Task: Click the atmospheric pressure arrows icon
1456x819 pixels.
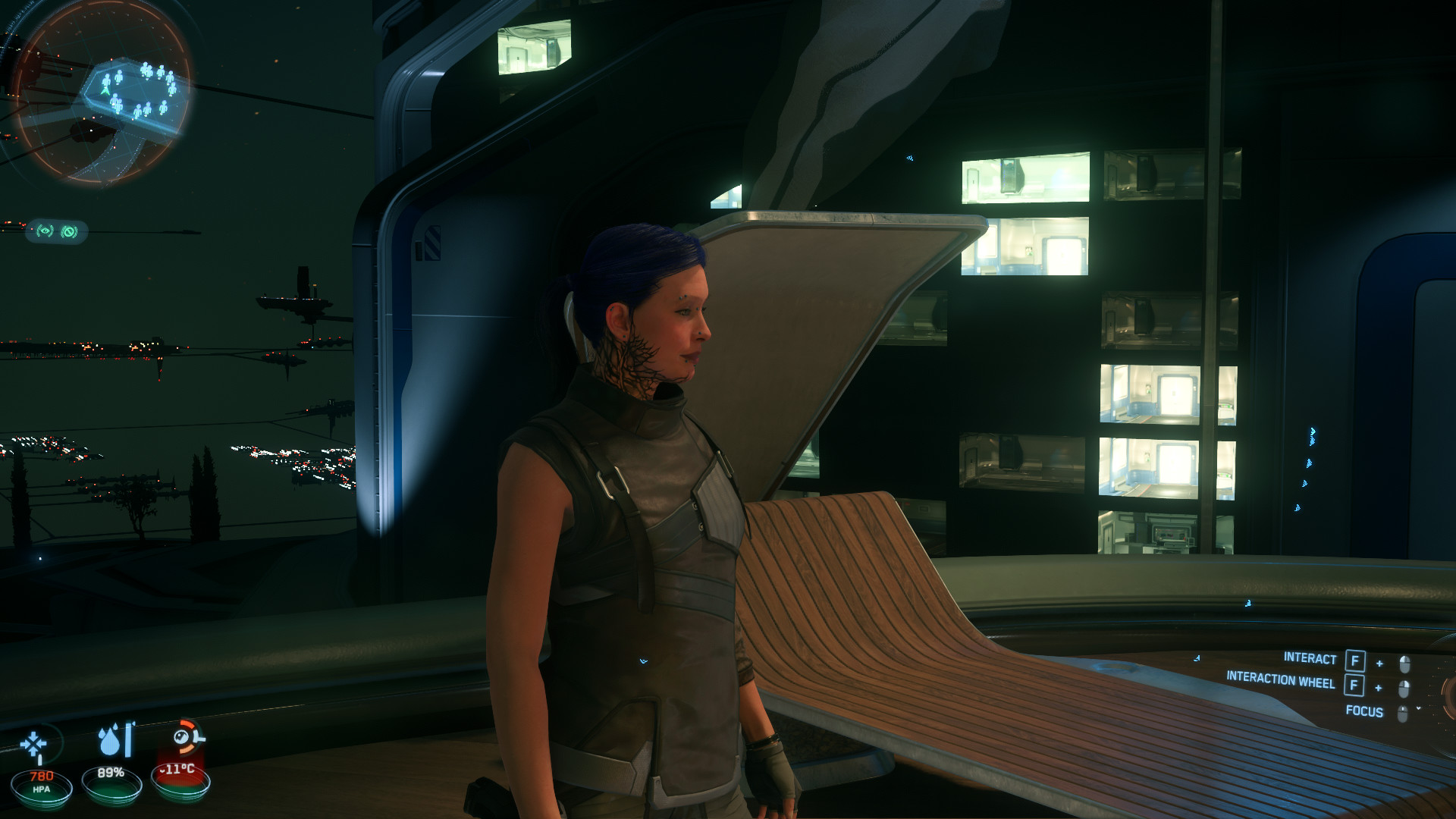Action: pos(35,745)
